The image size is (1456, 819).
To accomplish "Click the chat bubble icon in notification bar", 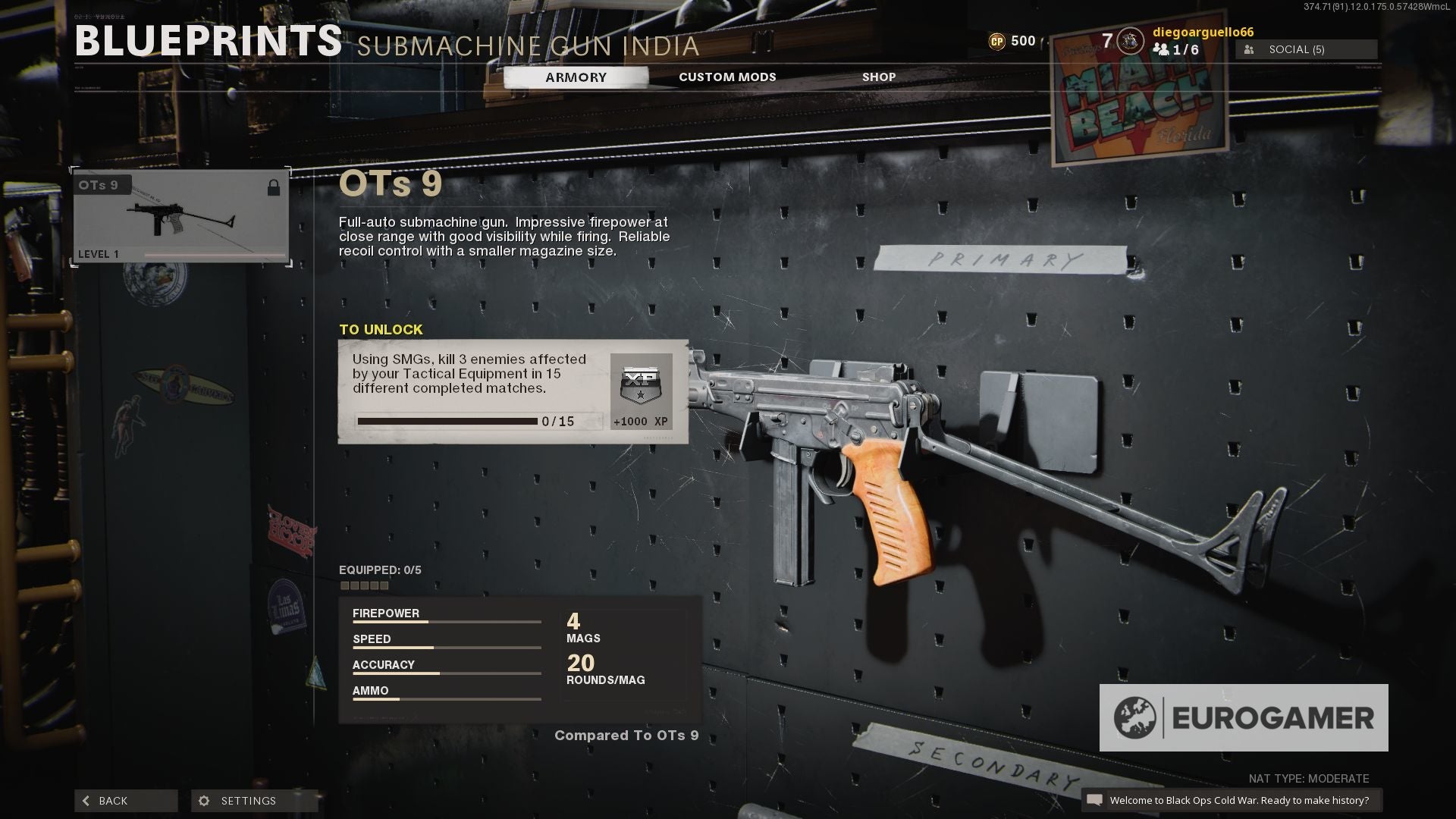I will 1095,799.
